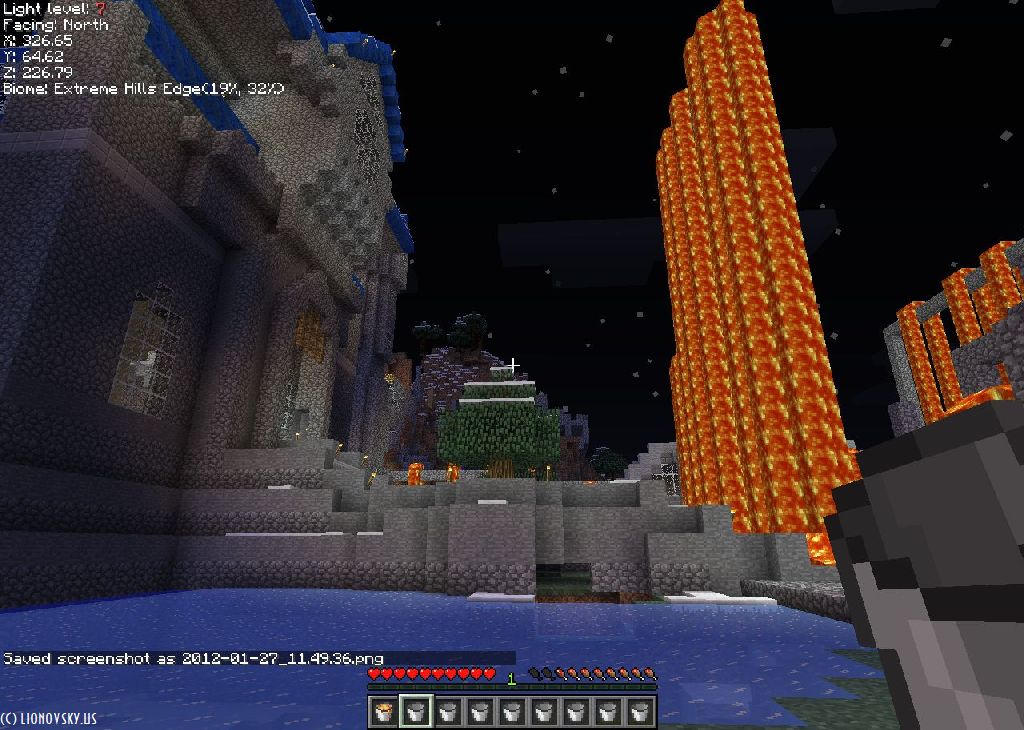The width and height of the screenshot is (1024, 730).
Task: Select the lava bucket hotbar slot
Action: click(x=384, y=711)
